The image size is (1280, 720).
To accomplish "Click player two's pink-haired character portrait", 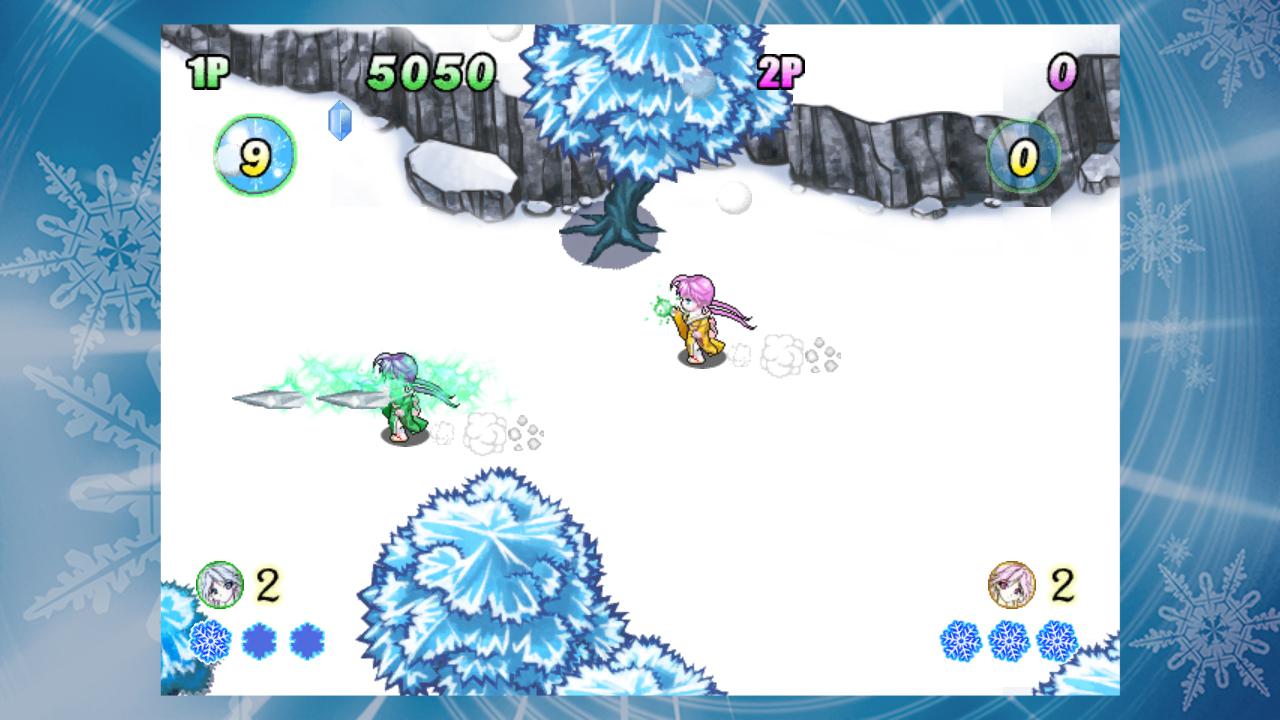I will [x=1011, y=585].
